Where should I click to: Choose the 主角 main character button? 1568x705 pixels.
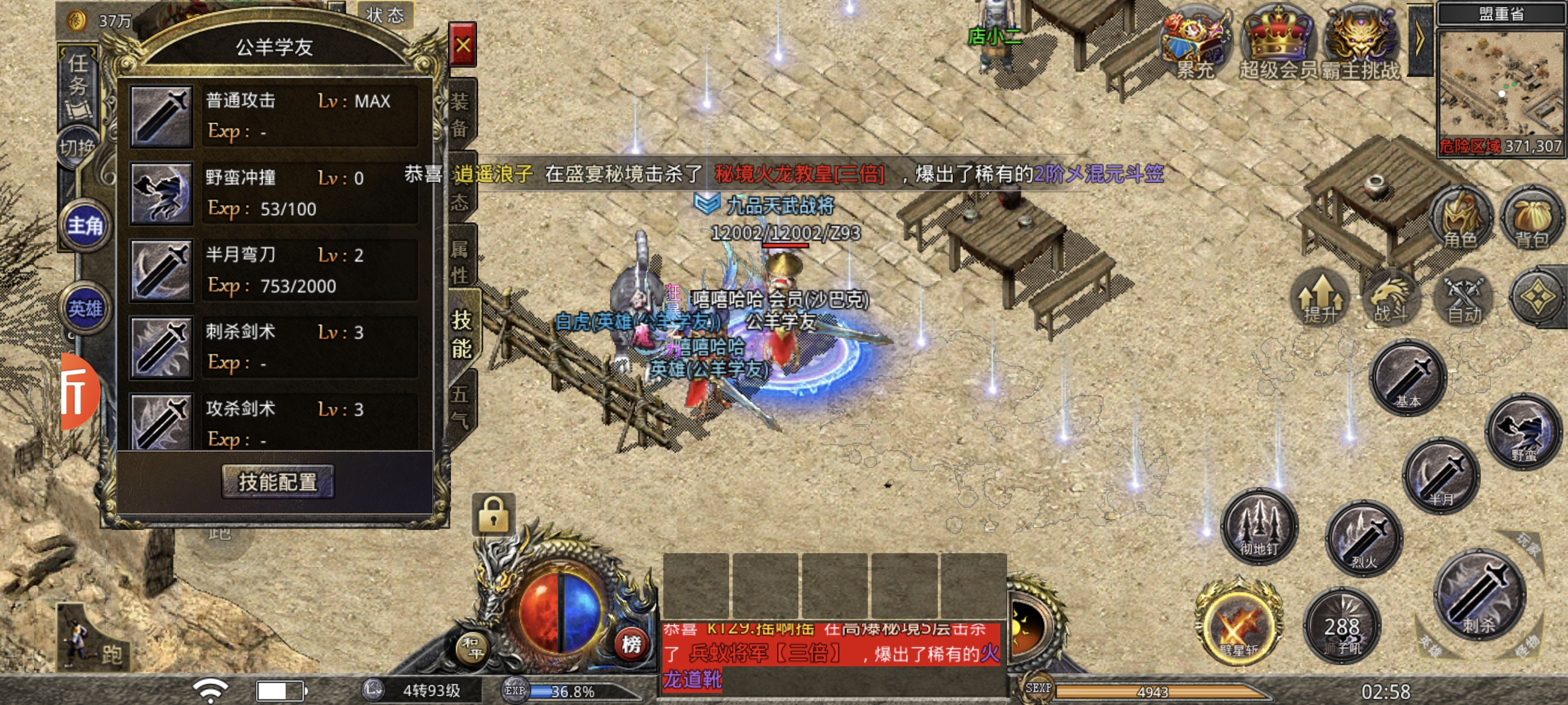84,226
